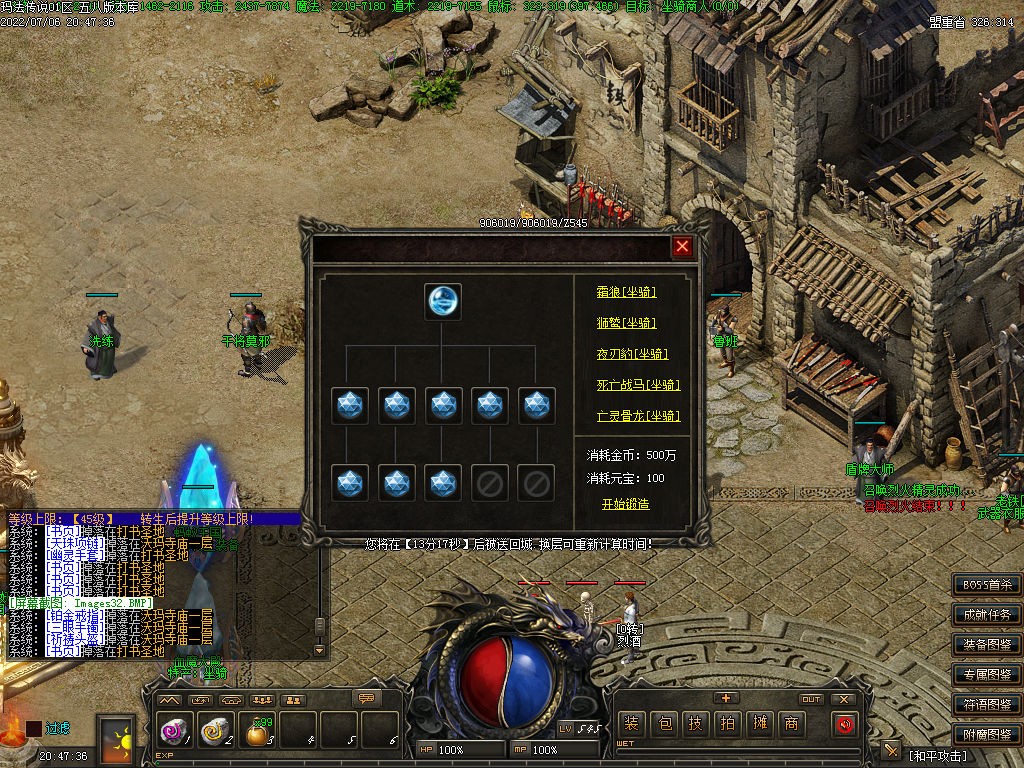Open the 专属图鉴 exclusive codex
Viewport: 1024px width, 768px height.
[987, 675]
